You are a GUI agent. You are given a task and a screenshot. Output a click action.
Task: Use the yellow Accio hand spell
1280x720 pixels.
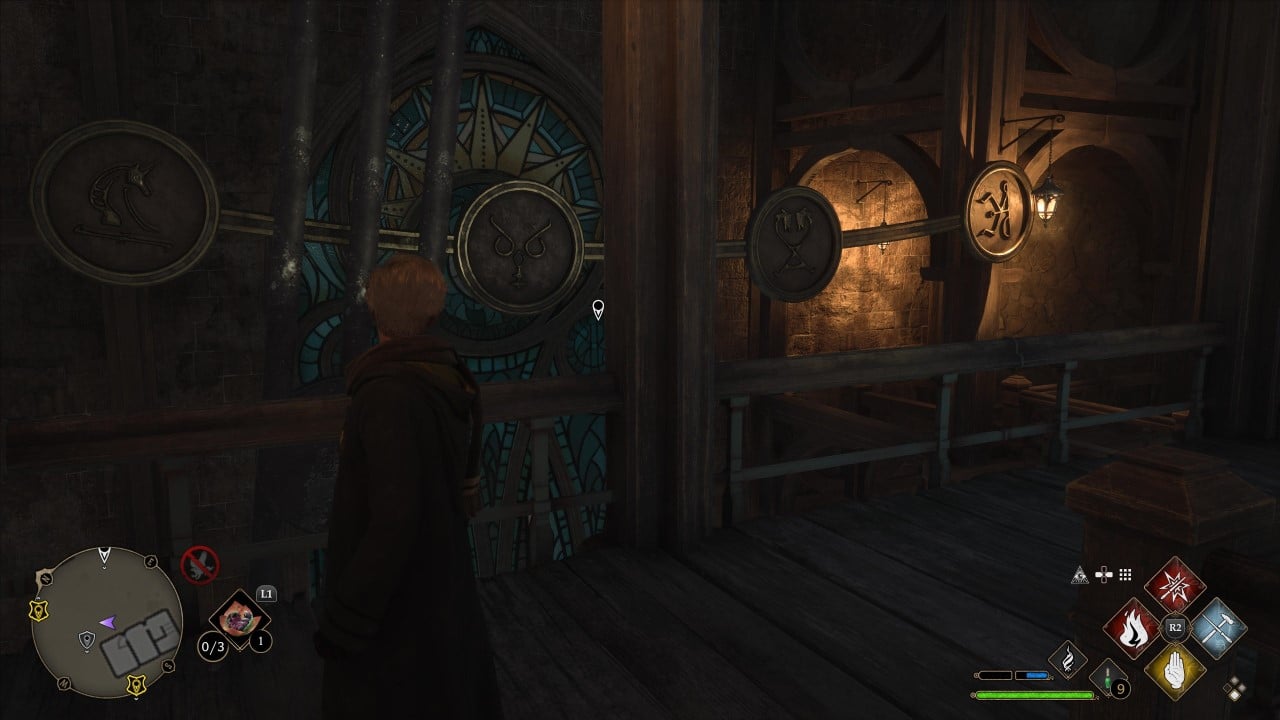coord(1175,670)
